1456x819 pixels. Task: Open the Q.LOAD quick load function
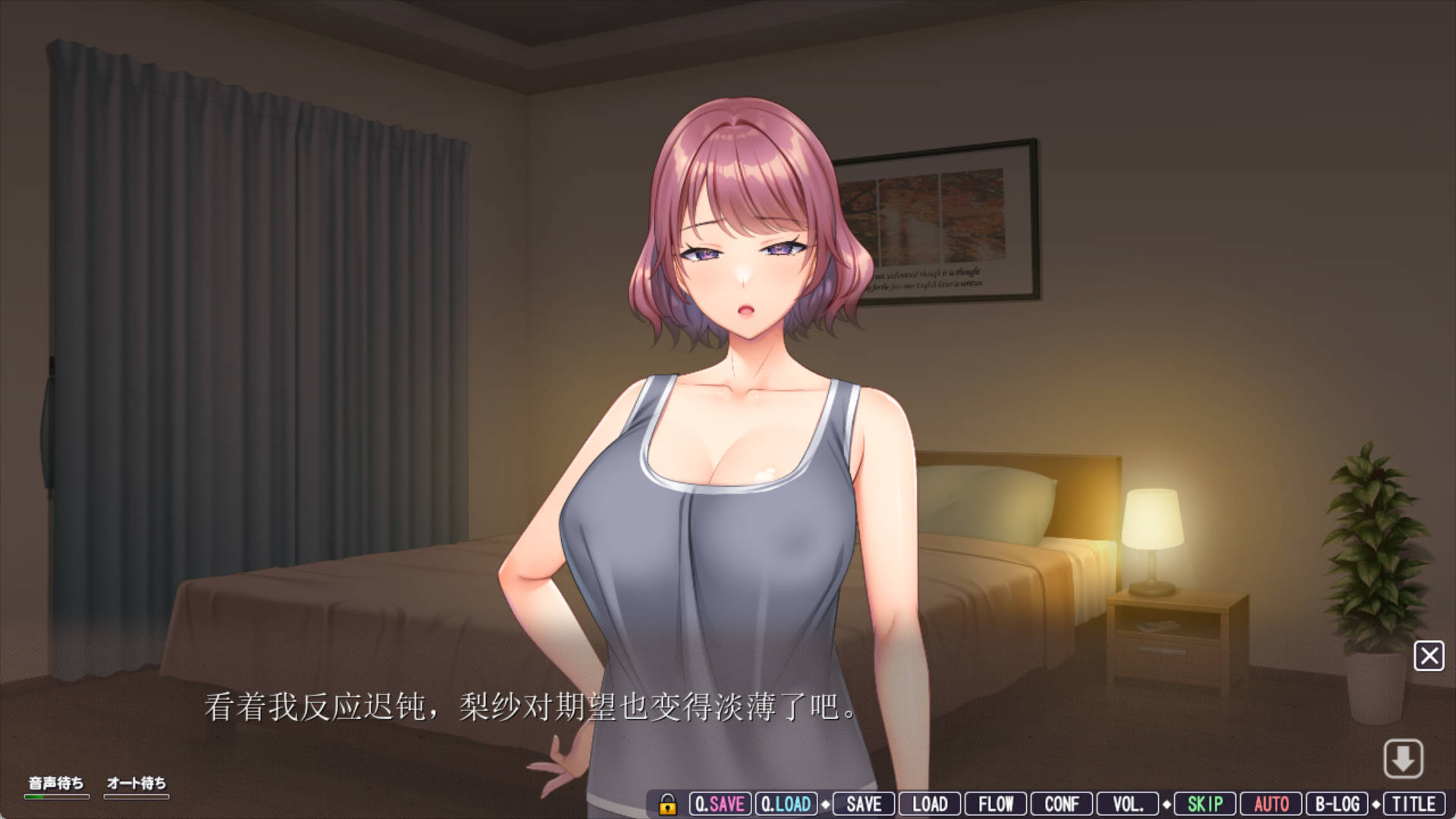(786, 803)
